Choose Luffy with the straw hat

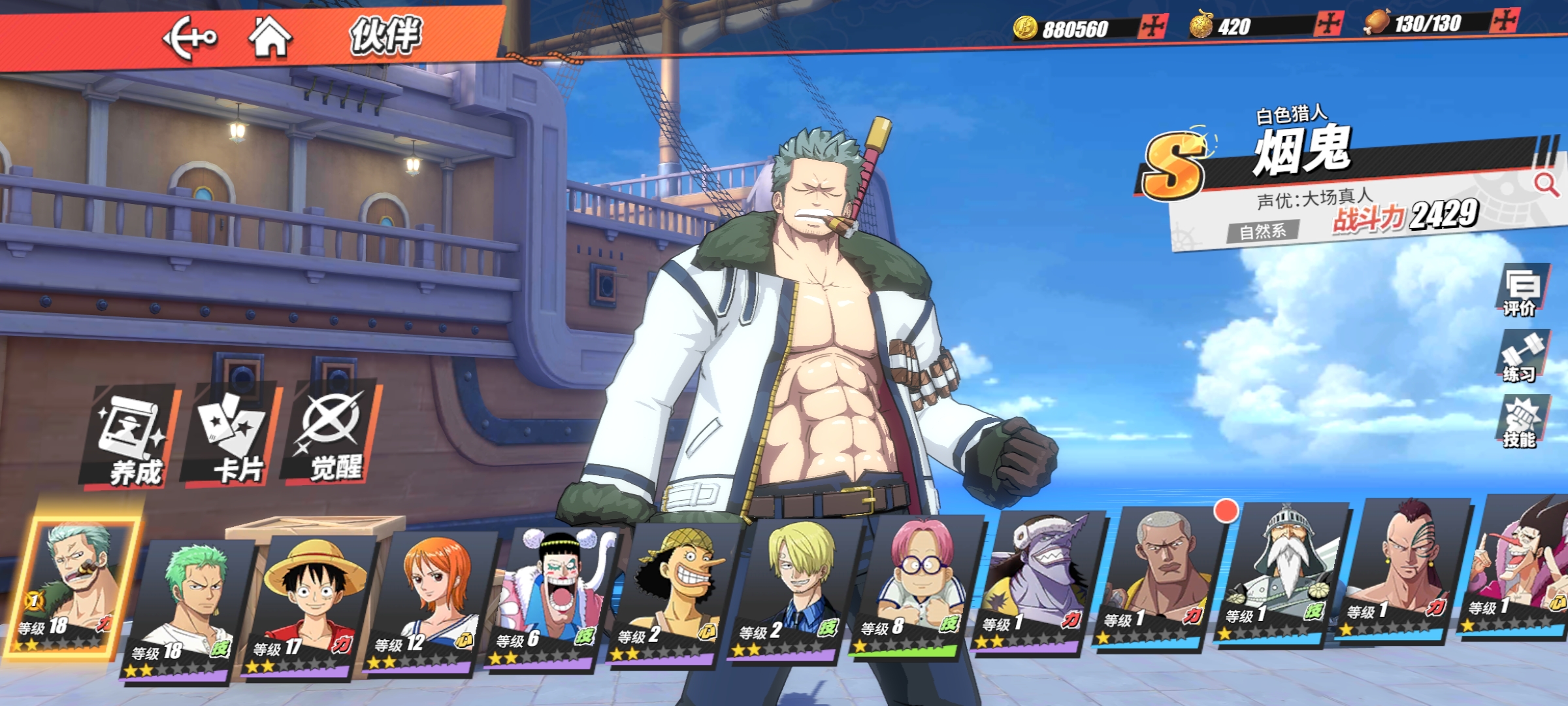[308, 605]
